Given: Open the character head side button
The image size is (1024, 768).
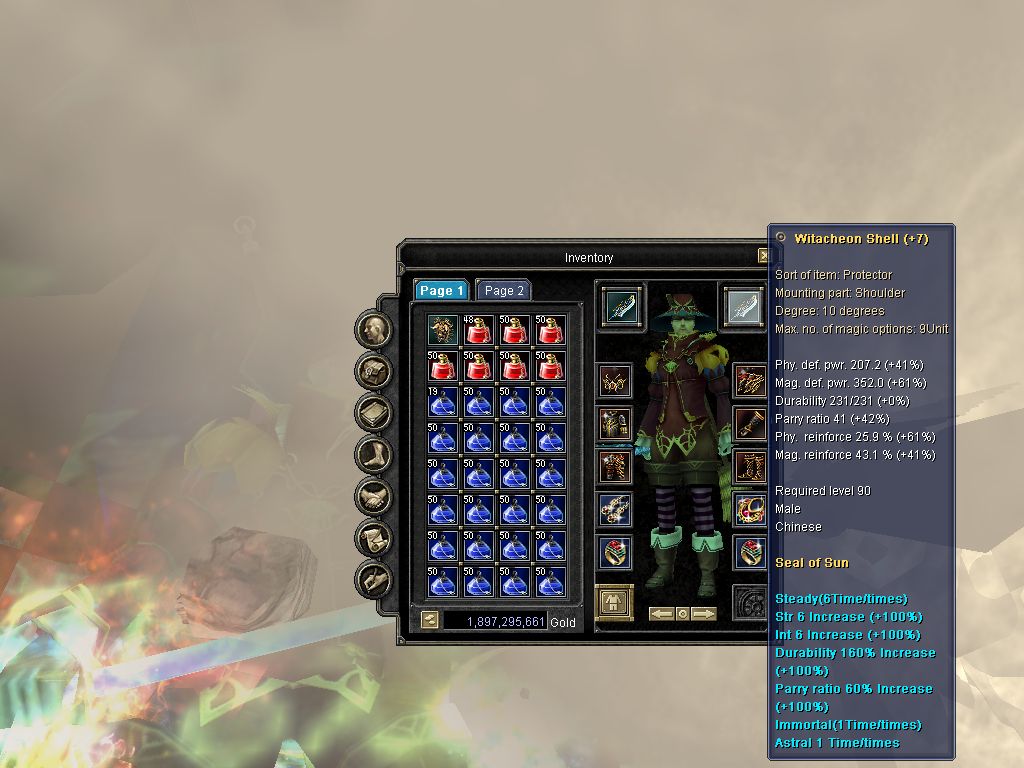Looking at the screenshot, I should (x=374, y=330).
